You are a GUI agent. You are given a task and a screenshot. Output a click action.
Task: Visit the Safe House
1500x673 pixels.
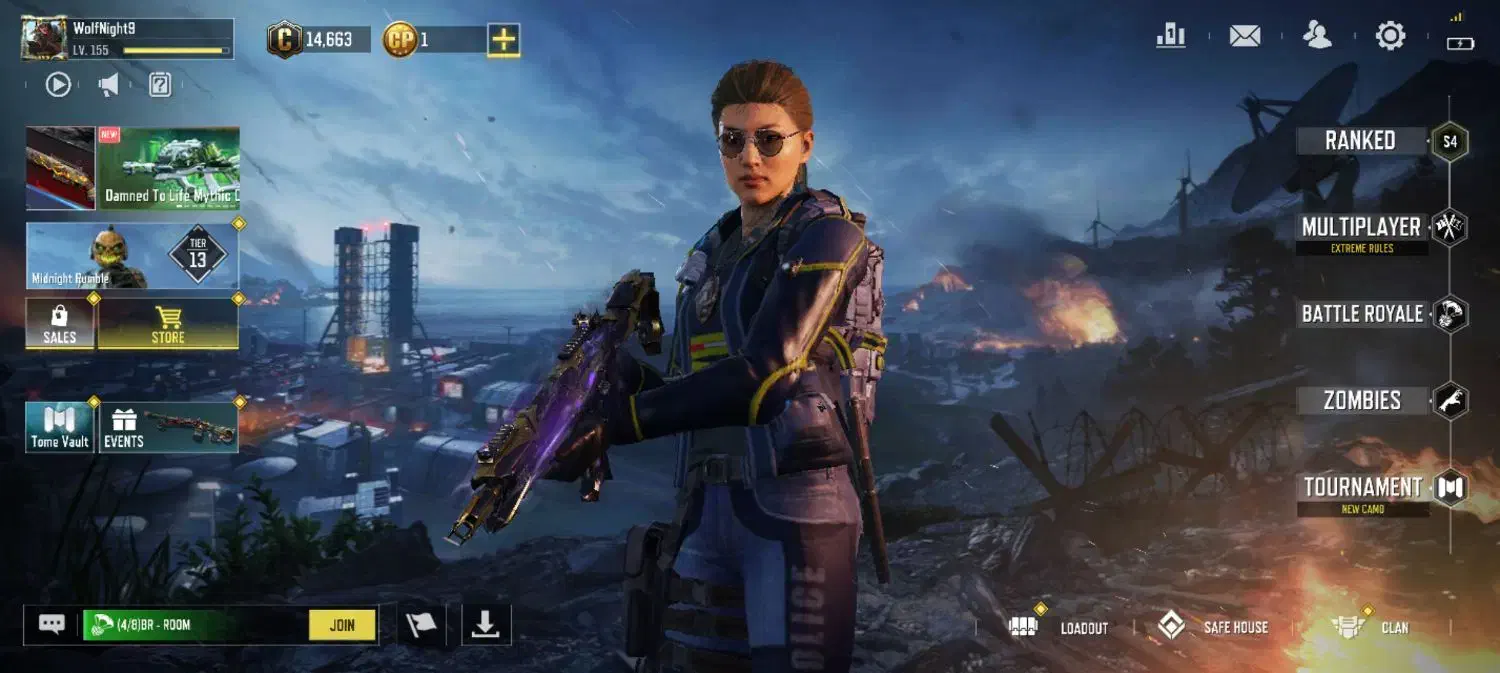[1213, 627]
